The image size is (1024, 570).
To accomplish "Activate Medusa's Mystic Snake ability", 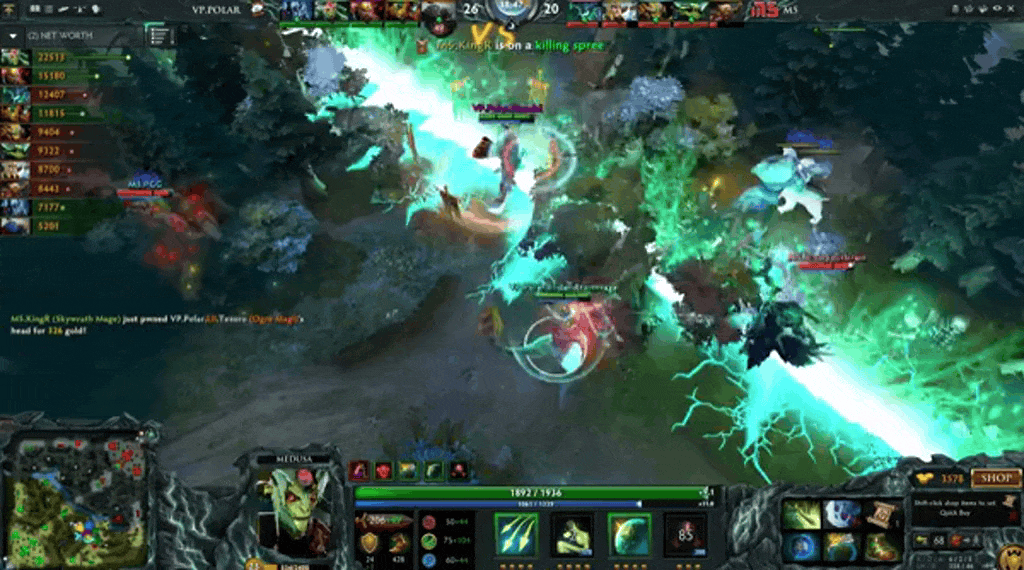I will click(573, 534).
